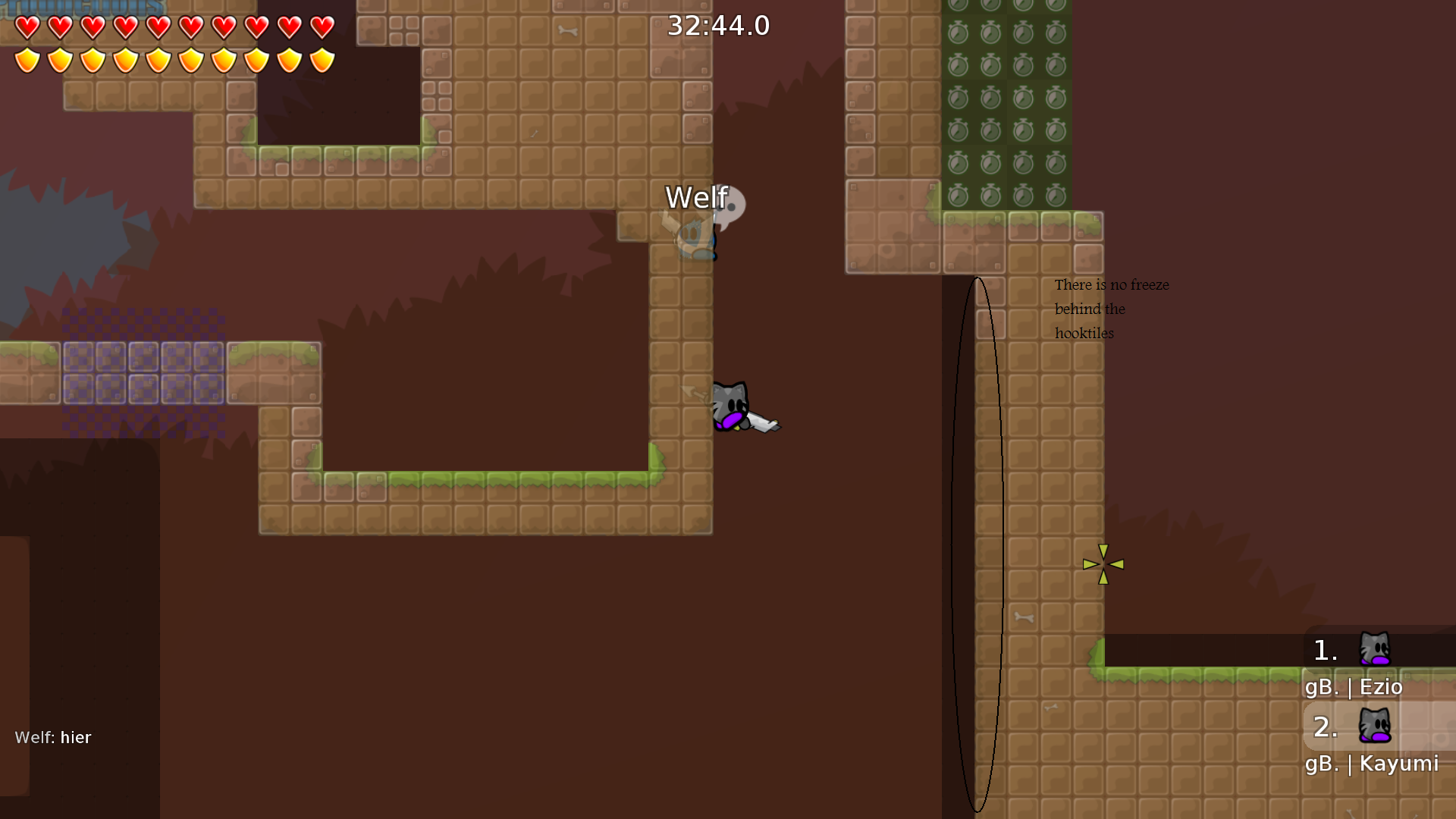Expand the scoreboard entry for gB. | Ezio
Screen dimensions: 1456x819
point(1354,686)
